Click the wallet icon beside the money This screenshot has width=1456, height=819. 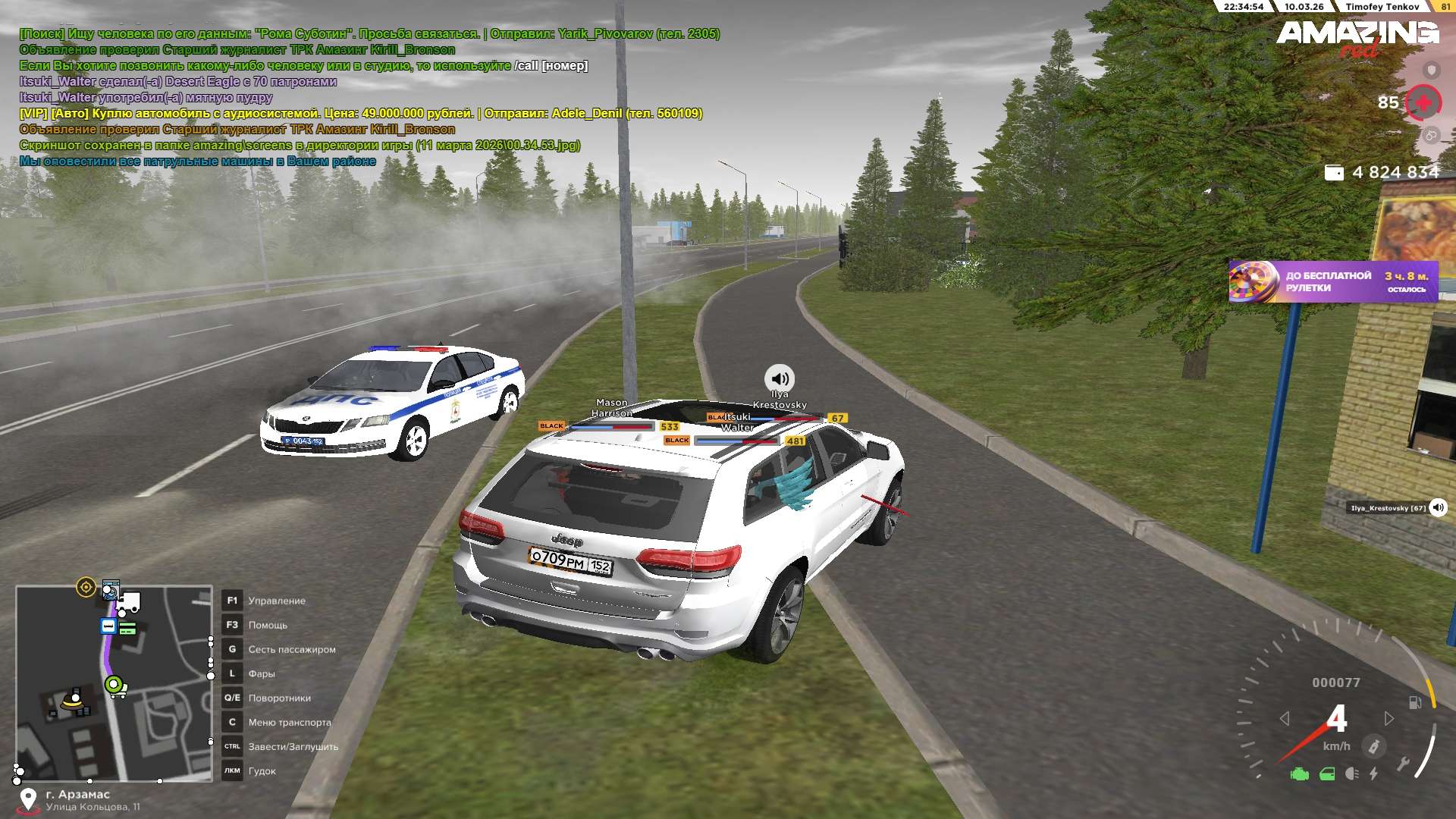[1334, 173]
